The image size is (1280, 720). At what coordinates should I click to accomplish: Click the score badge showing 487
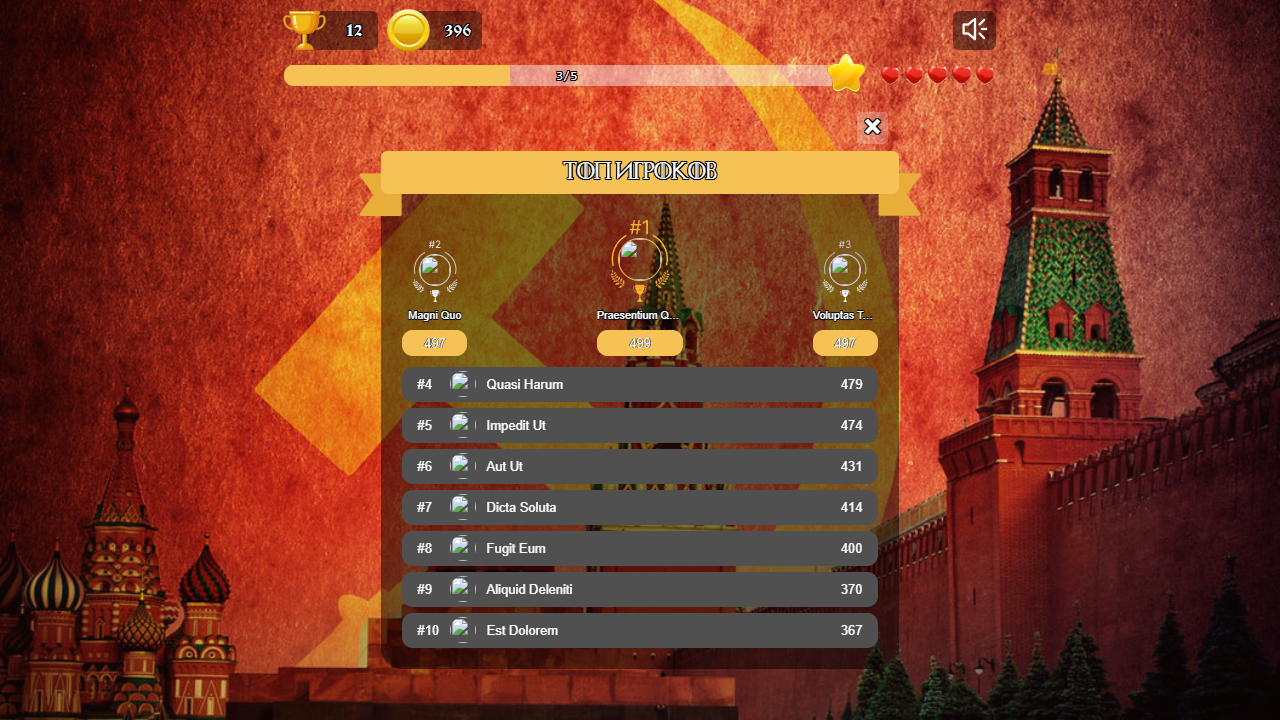point(434,342)
